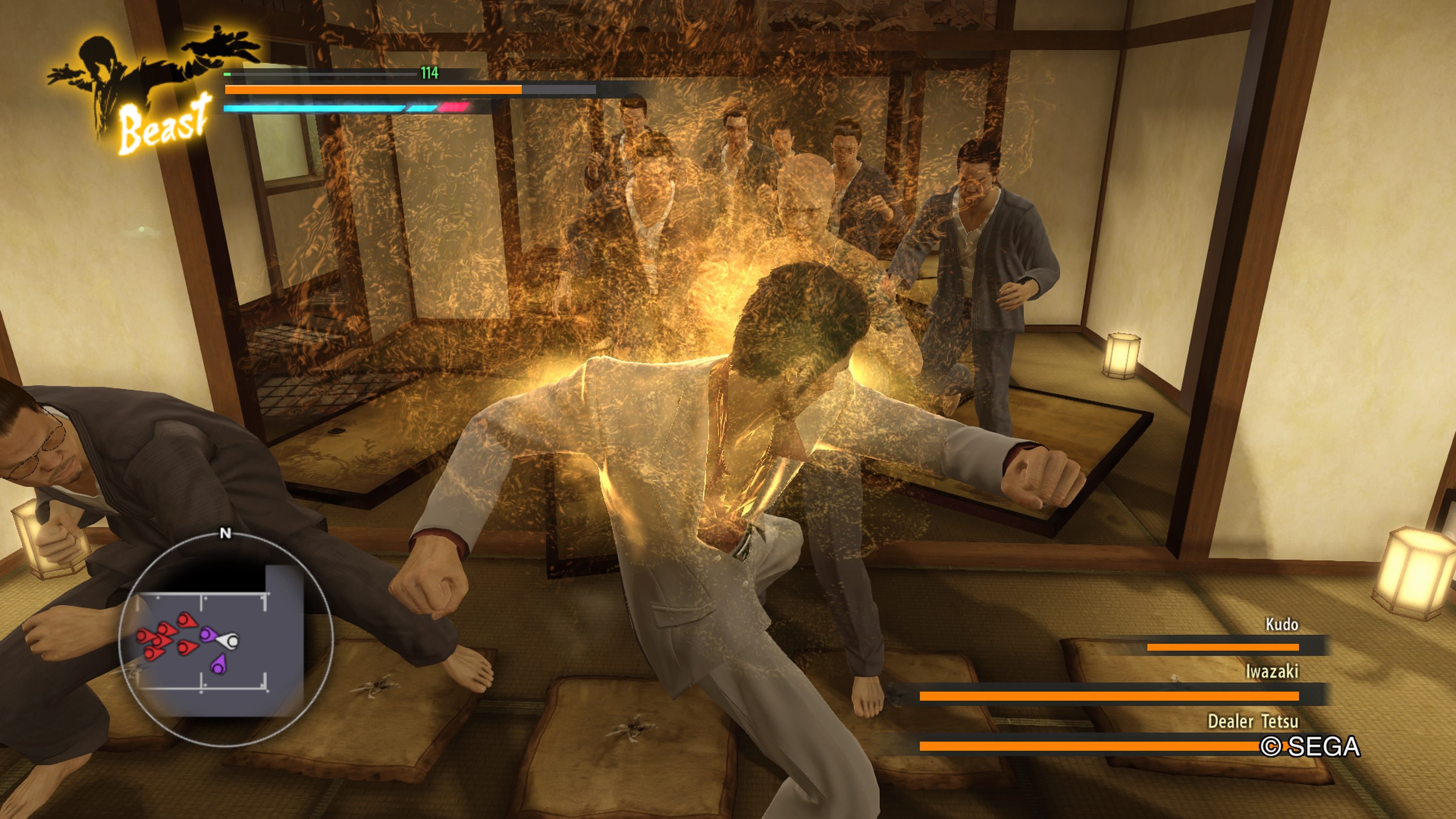
Task: Click the damage number 114
Action: click(429, 72)
